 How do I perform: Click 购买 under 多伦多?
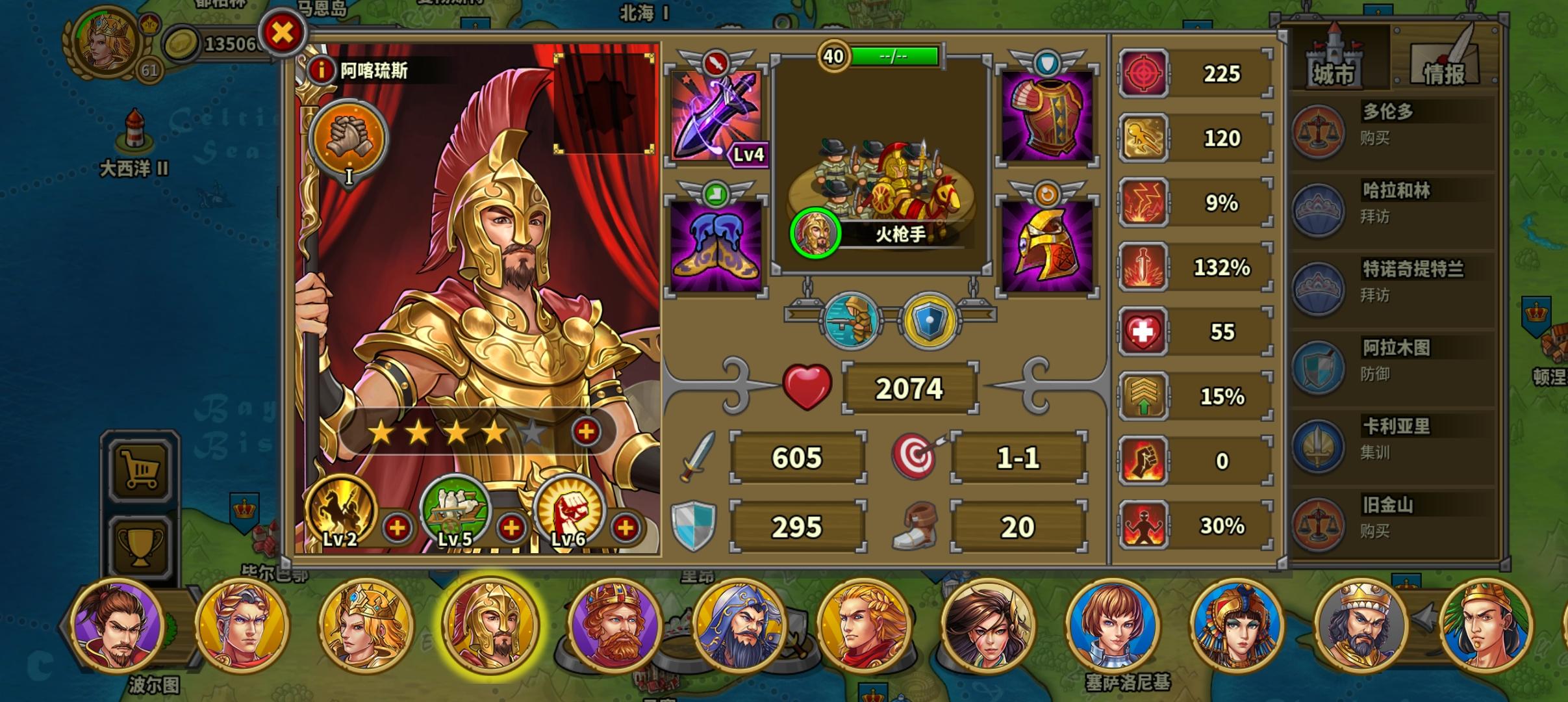pos(1375,138)
